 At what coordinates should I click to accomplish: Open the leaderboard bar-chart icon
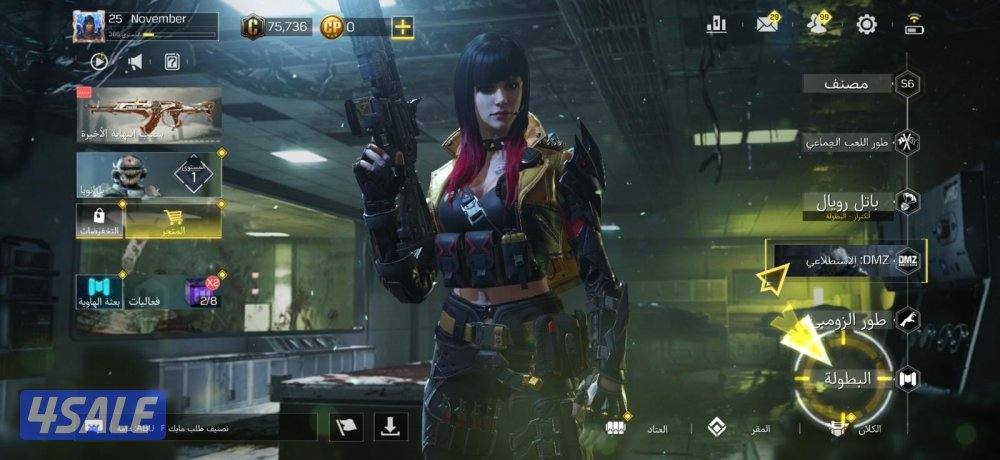click(x=716, y=25)
